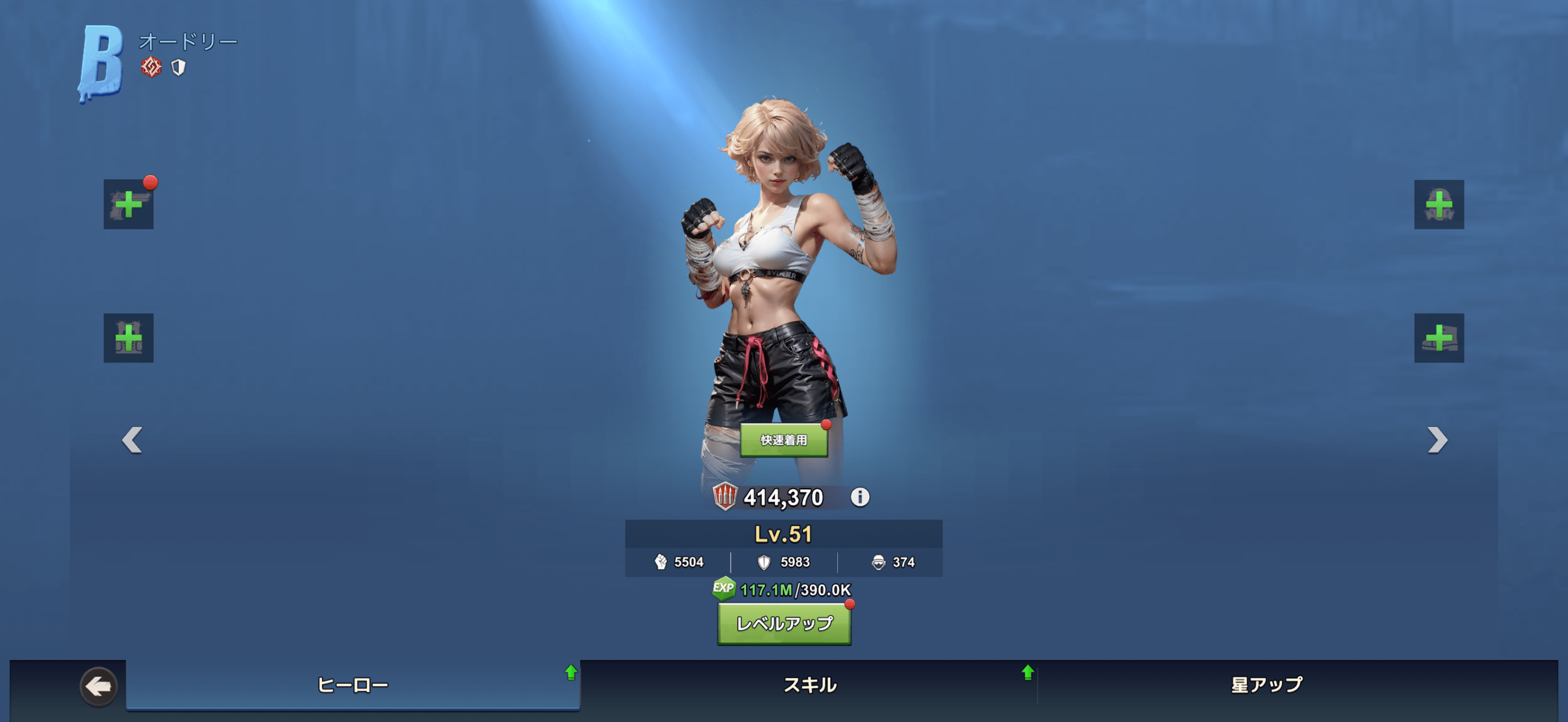
Task: Add armor in the vest equipment slot
Action: tap(129, 338)
